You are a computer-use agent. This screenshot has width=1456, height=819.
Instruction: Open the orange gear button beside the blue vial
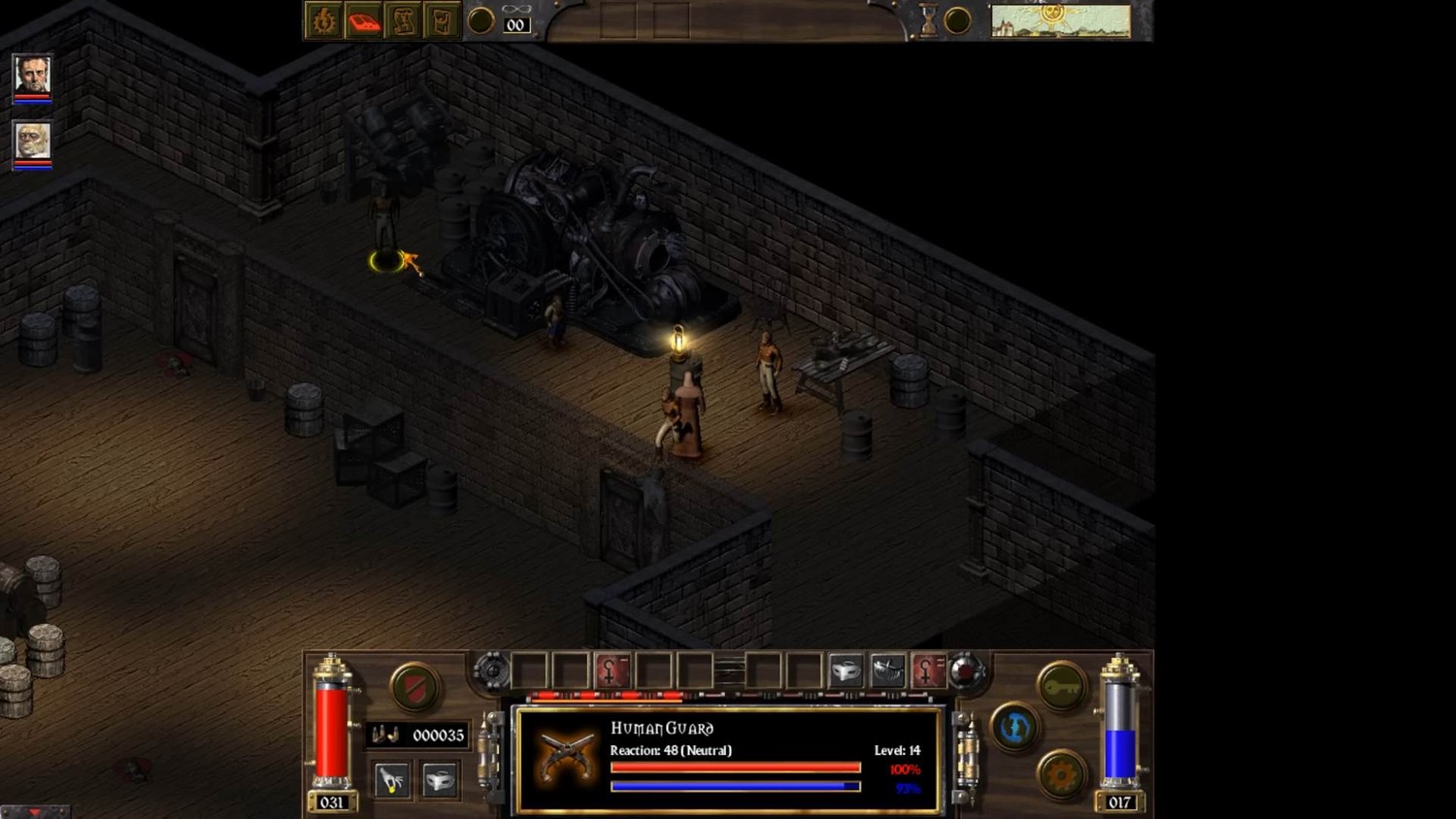[x=1062, y=775]
